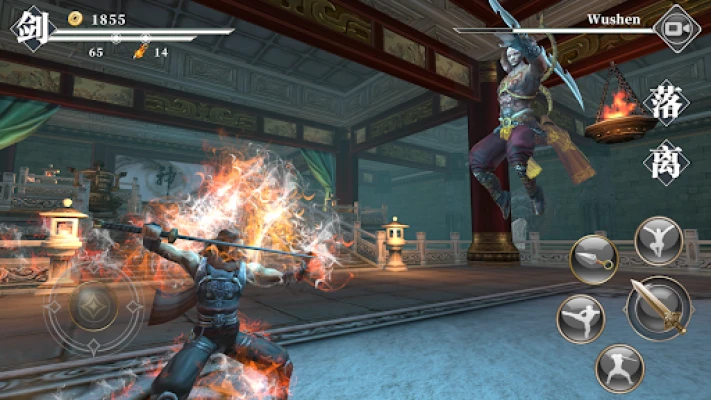The width and height of the screenshot is (711, 400).
Task: Throw a kunai dart with the dagger button
Action: click(x=593, y=259)
